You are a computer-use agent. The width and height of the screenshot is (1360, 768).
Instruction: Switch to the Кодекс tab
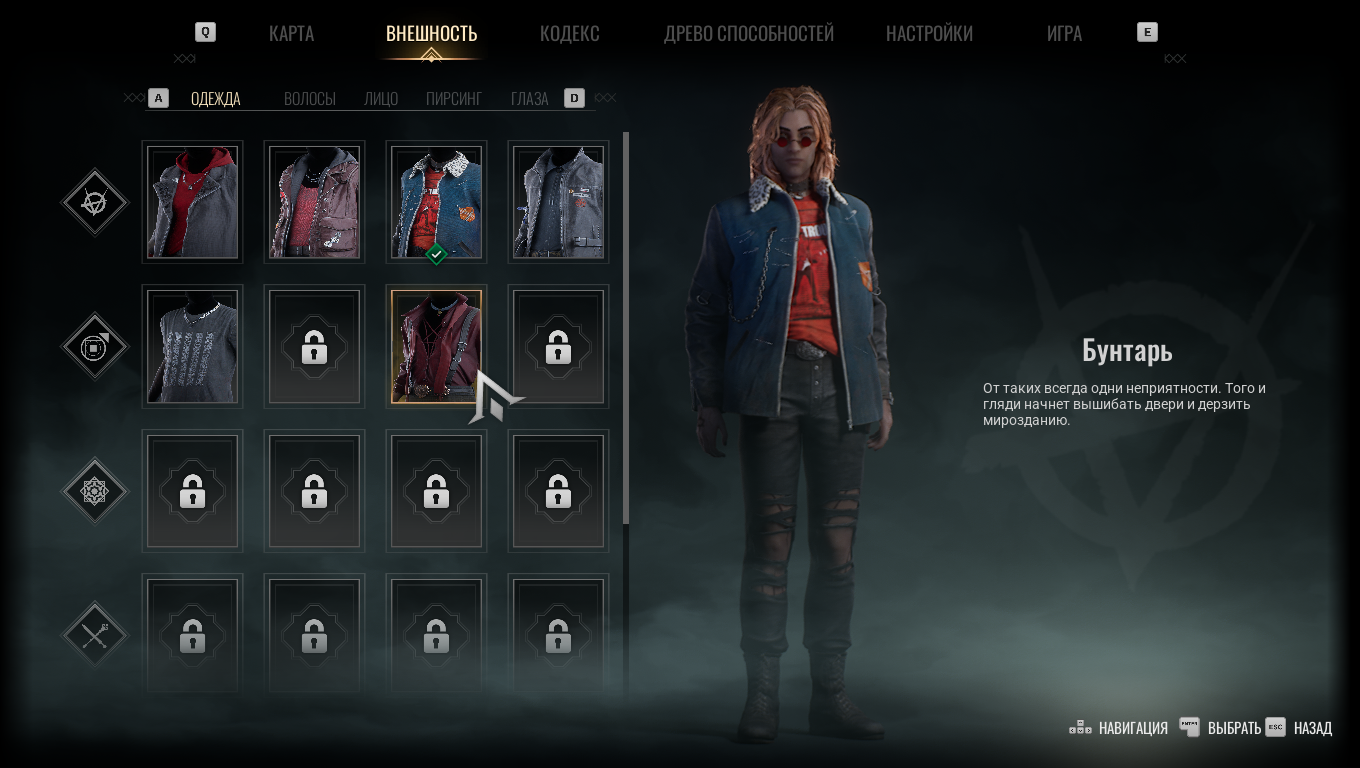click(569, 33)
